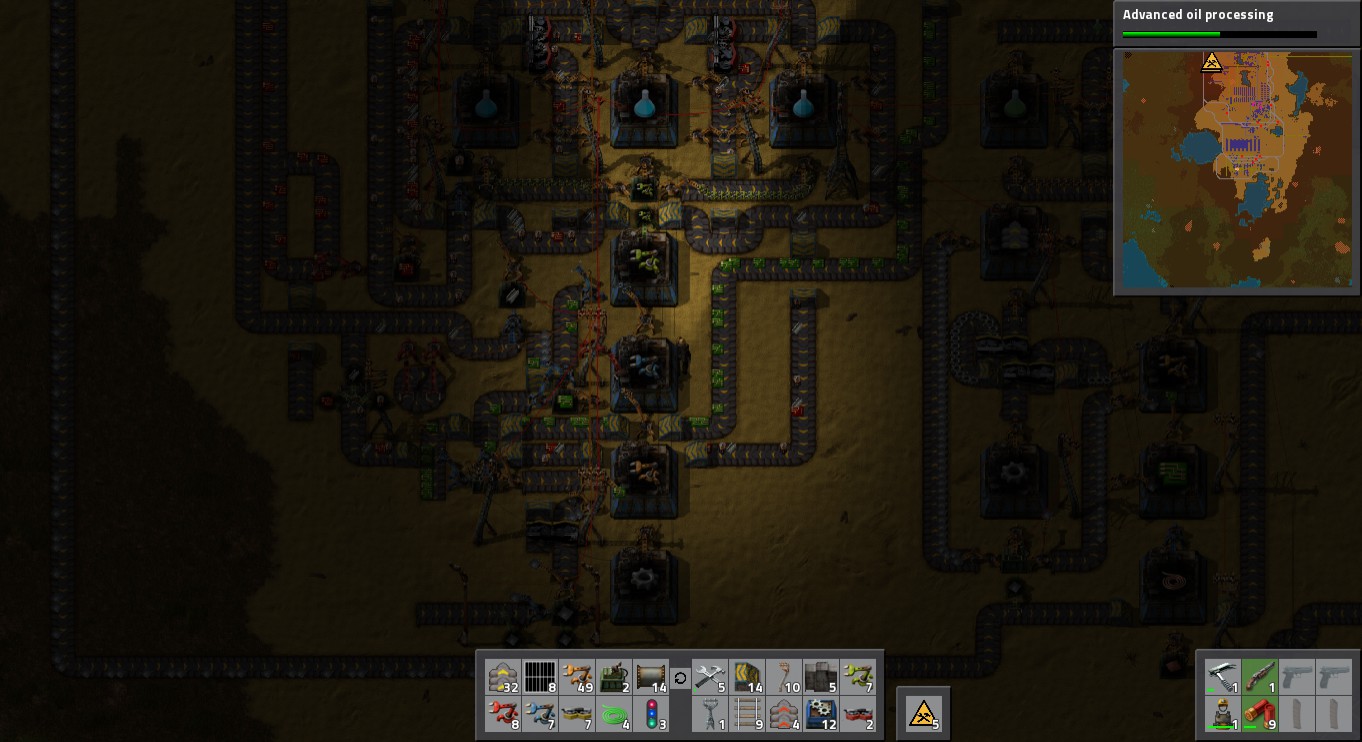Pick the orange inserter stack of 49
Screen dimensions: 1362x742
(578, 677)
